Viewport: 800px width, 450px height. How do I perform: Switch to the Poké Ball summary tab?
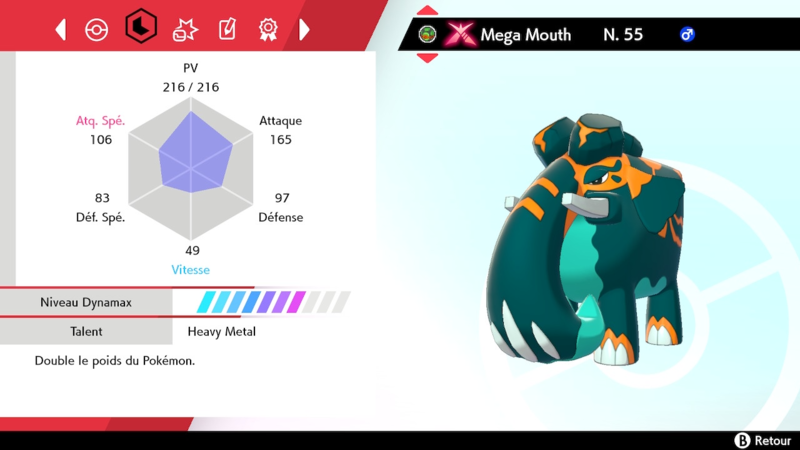[x=95, y=29]
